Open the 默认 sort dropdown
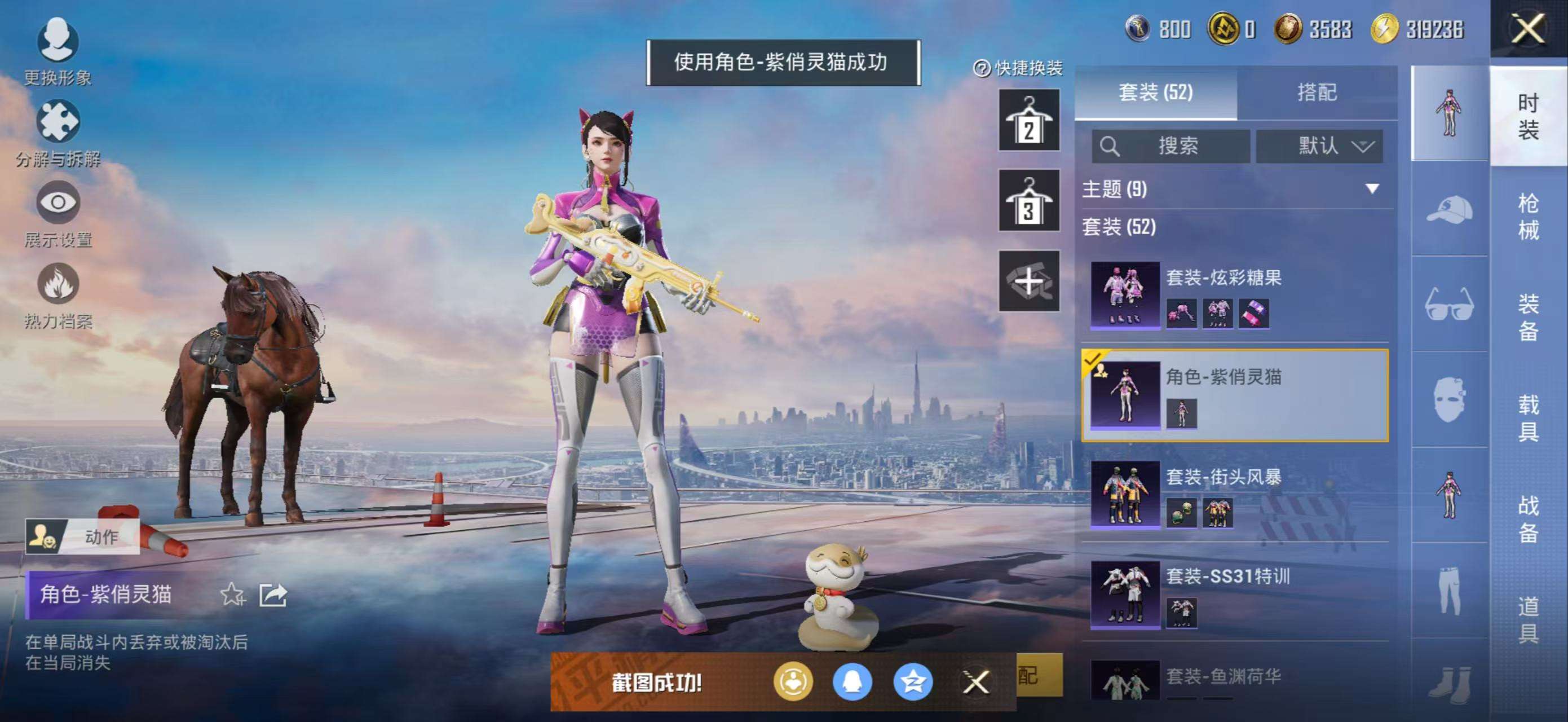This screenshot has height=722, width=1568. pyautogui.click(x=1320, y=146)
